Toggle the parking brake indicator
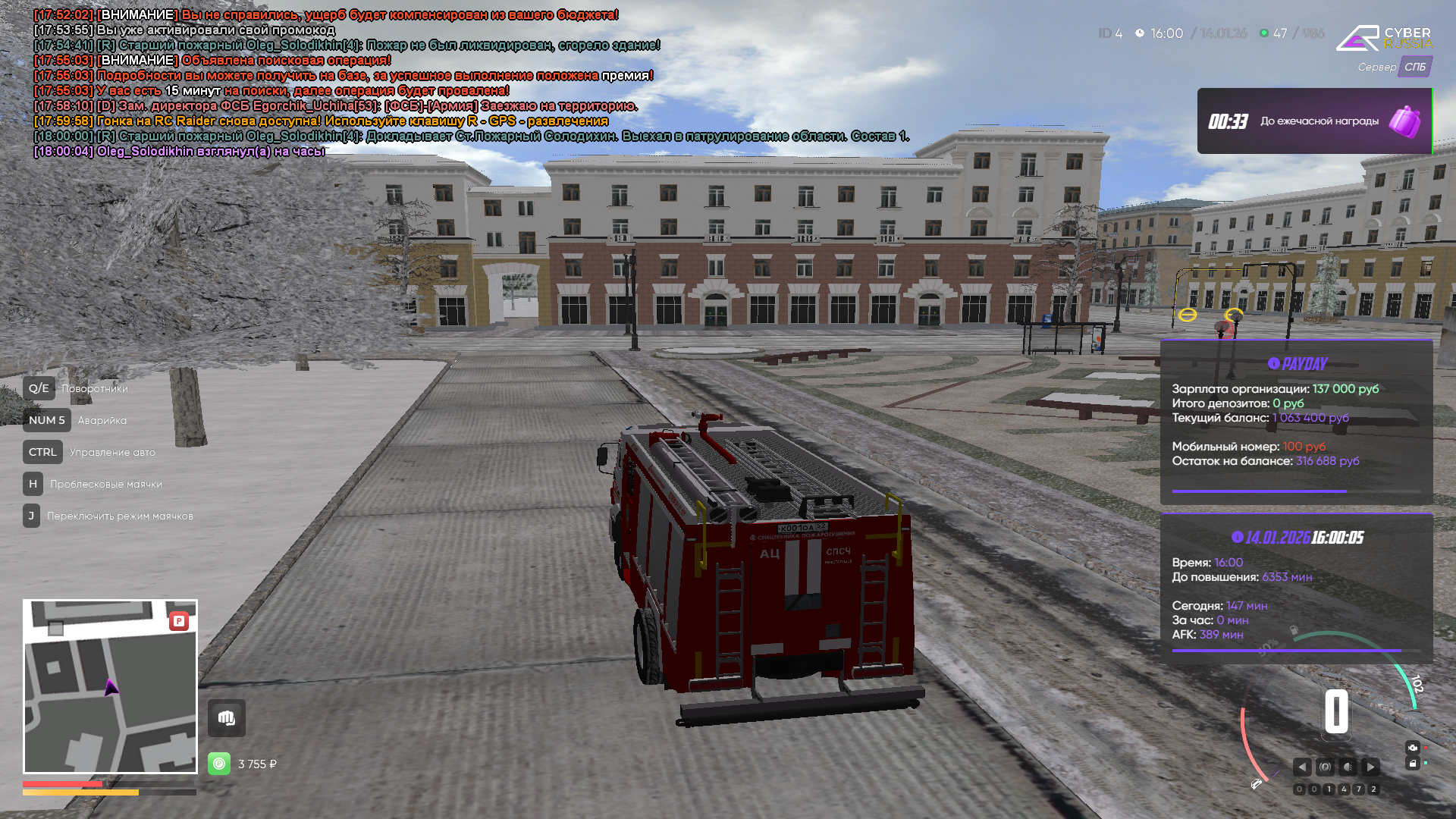This screenshot has height=819, width=1456. click(1325, 767)
